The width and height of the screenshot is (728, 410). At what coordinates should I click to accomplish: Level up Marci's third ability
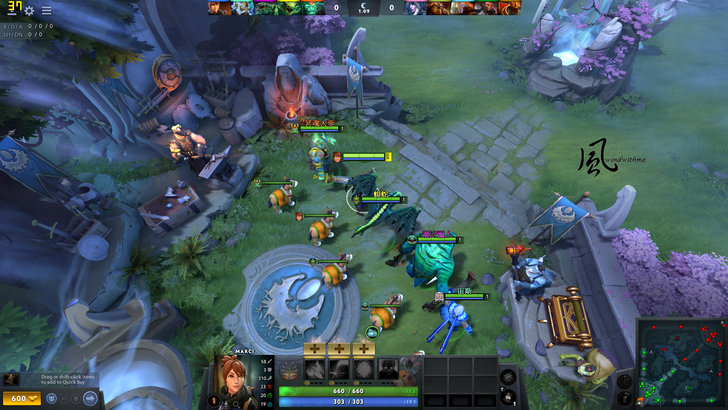tap(363, 348)
